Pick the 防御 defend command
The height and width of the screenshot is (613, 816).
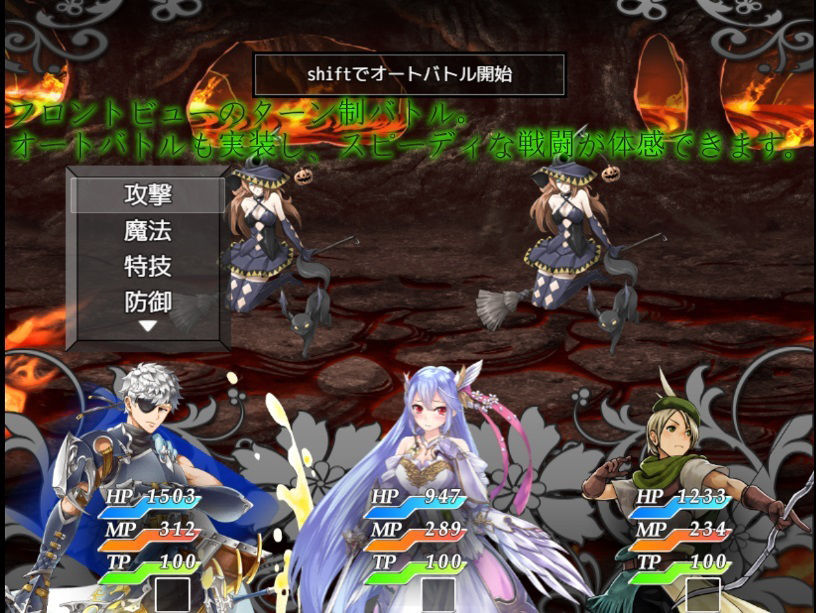pyautogui.click(x=148, y=301)
